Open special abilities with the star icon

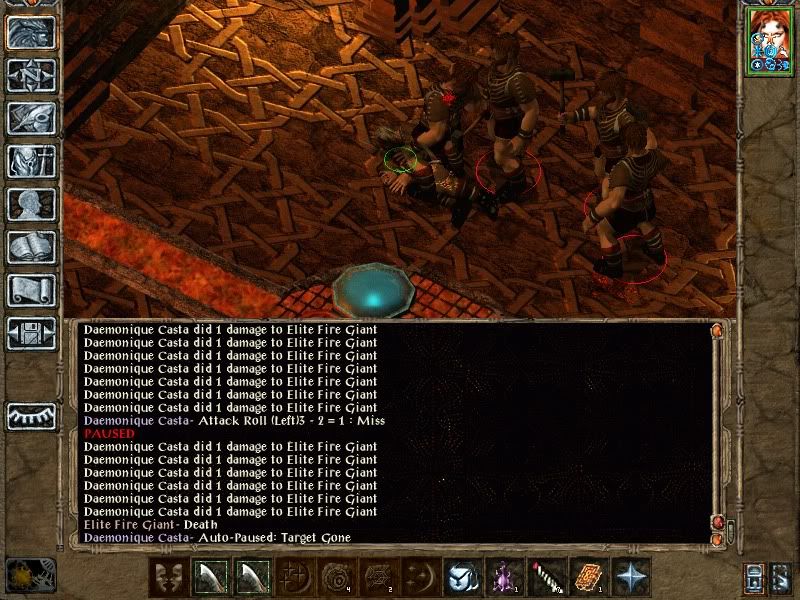pyautogui.click(x=630, y=577)
